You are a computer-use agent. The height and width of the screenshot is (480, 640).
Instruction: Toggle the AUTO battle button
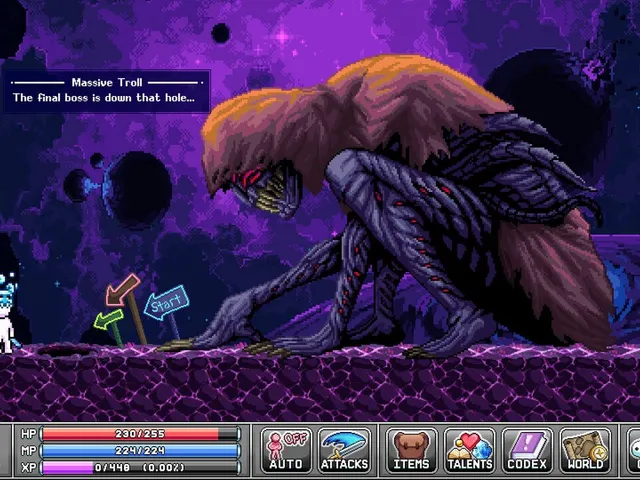286,450
